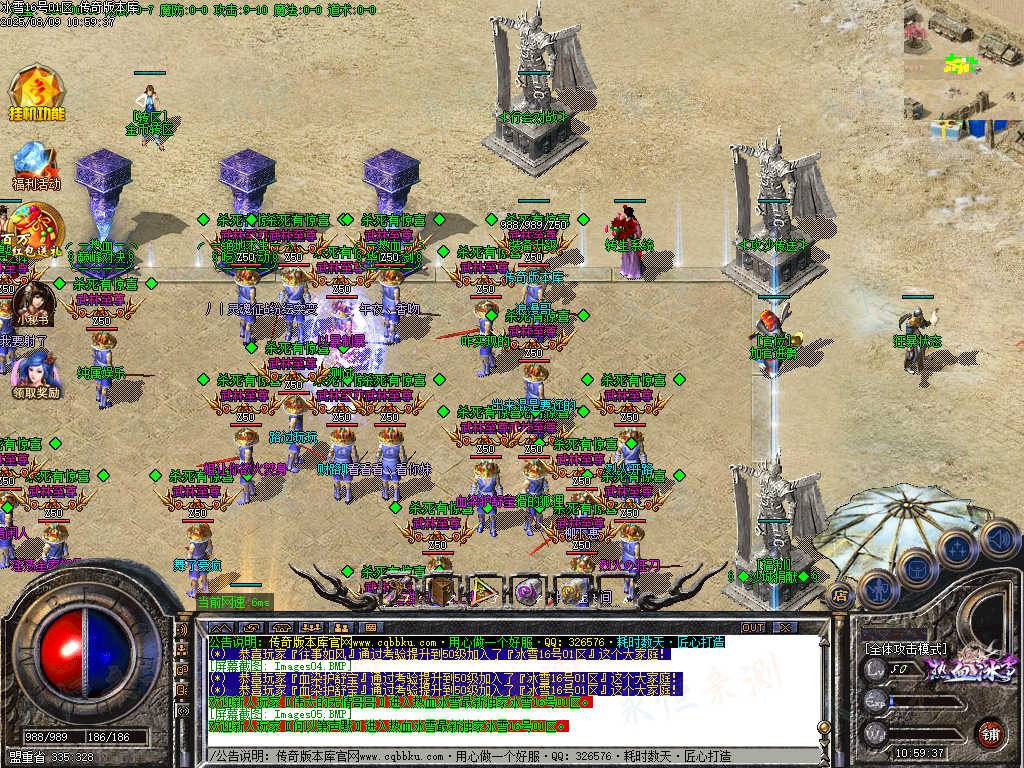Open the 福利活动 welfare events icon
This screenshot has width=1024, height=768.
point(36,166)
